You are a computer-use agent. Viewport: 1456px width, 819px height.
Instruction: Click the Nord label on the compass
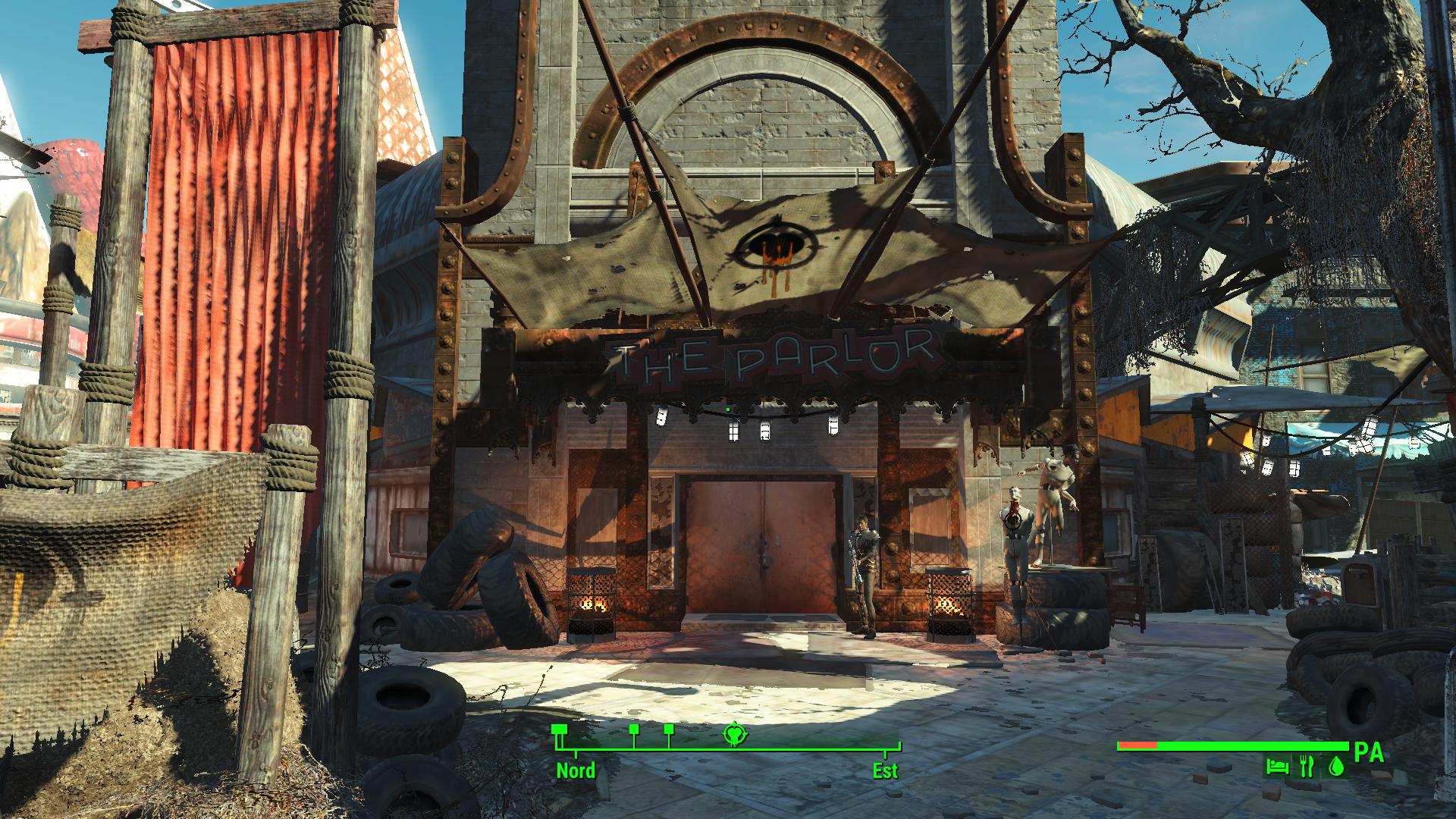576,771
